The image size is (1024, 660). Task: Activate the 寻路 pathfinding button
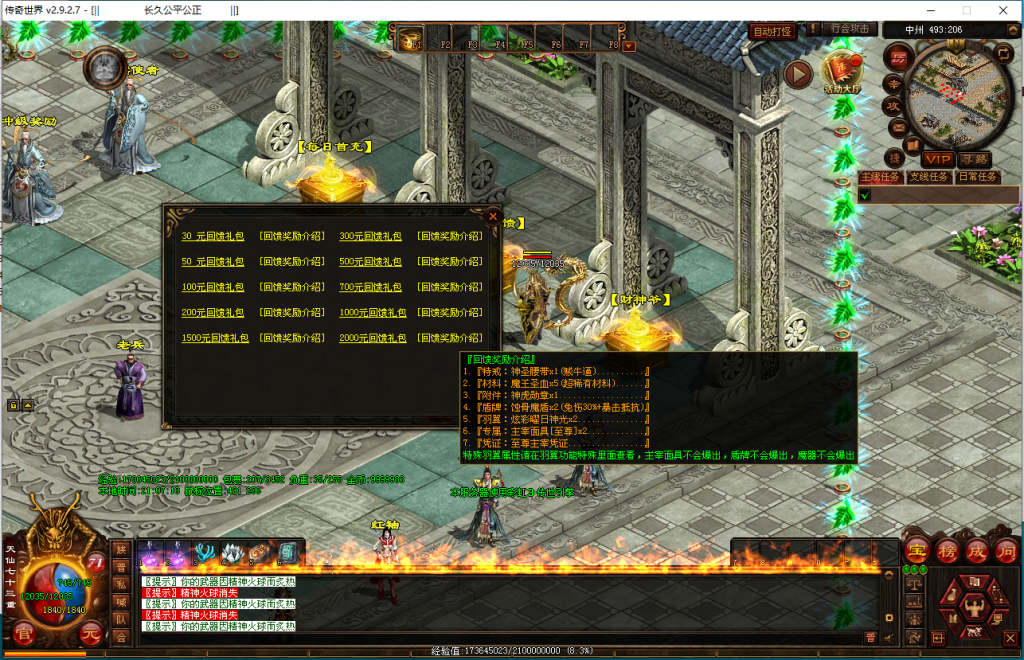973,159
